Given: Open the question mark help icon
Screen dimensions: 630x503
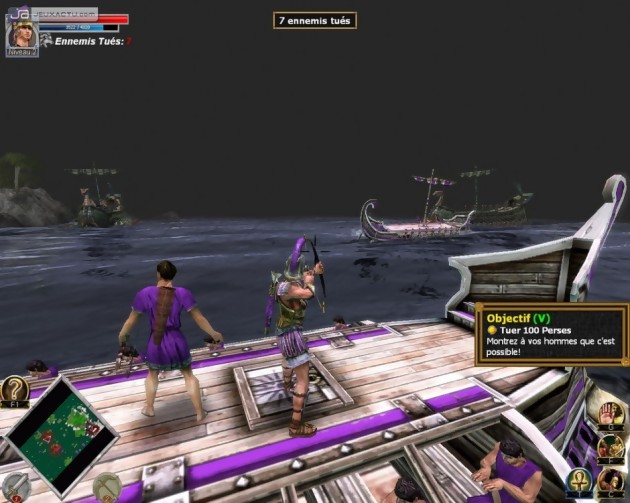Looking at the screenshot, I should click(14, 390).
